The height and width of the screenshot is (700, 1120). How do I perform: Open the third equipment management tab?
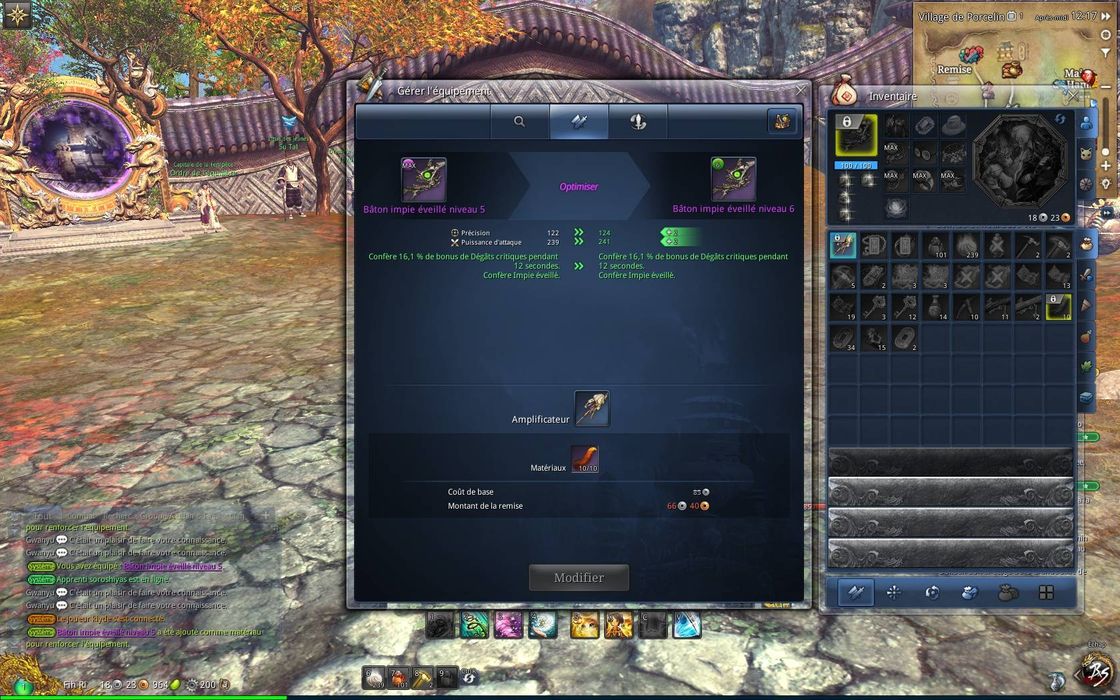(x=637, y=121)
